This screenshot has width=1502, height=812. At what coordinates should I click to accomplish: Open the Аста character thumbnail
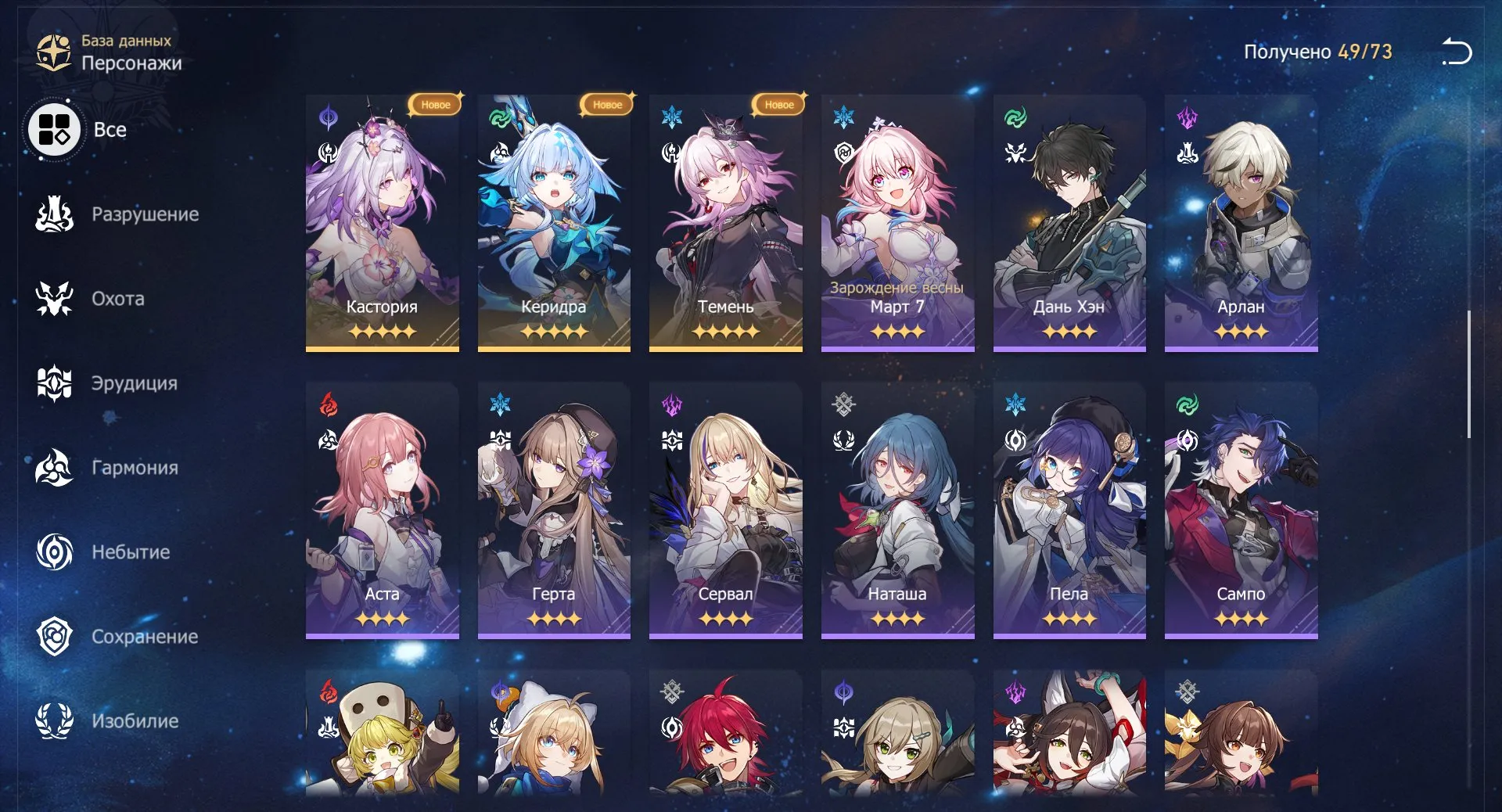click(382, 508)
